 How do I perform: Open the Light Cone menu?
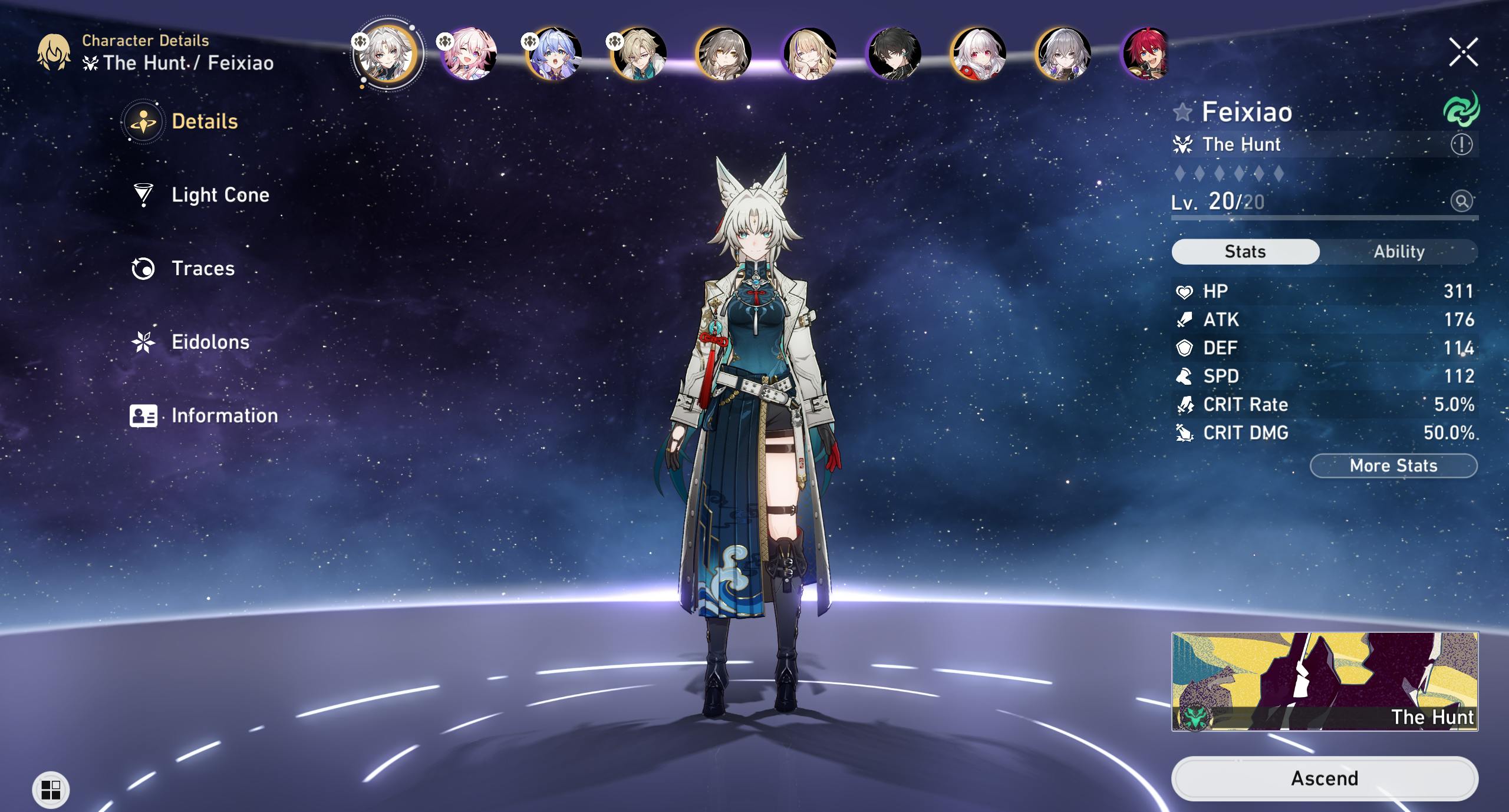pos(219,195)
